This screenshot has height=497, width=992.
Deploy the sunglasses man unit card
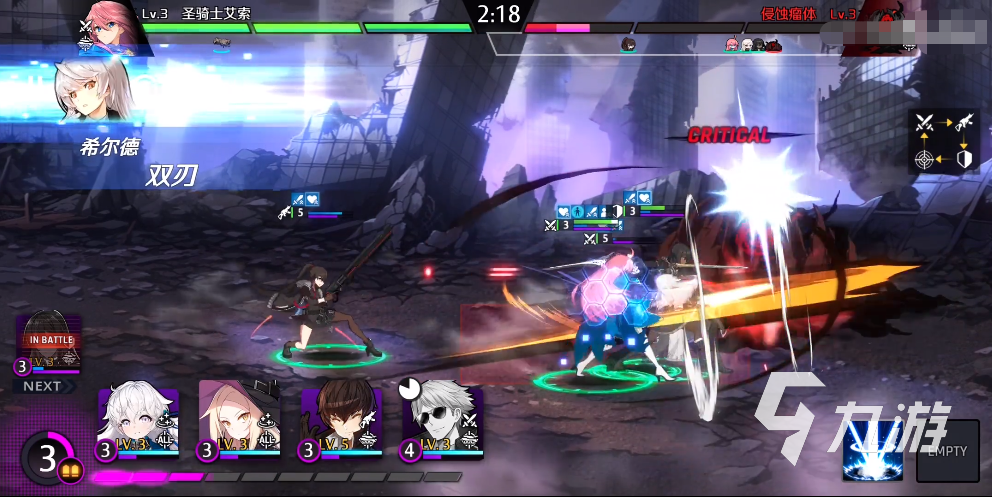444,422
